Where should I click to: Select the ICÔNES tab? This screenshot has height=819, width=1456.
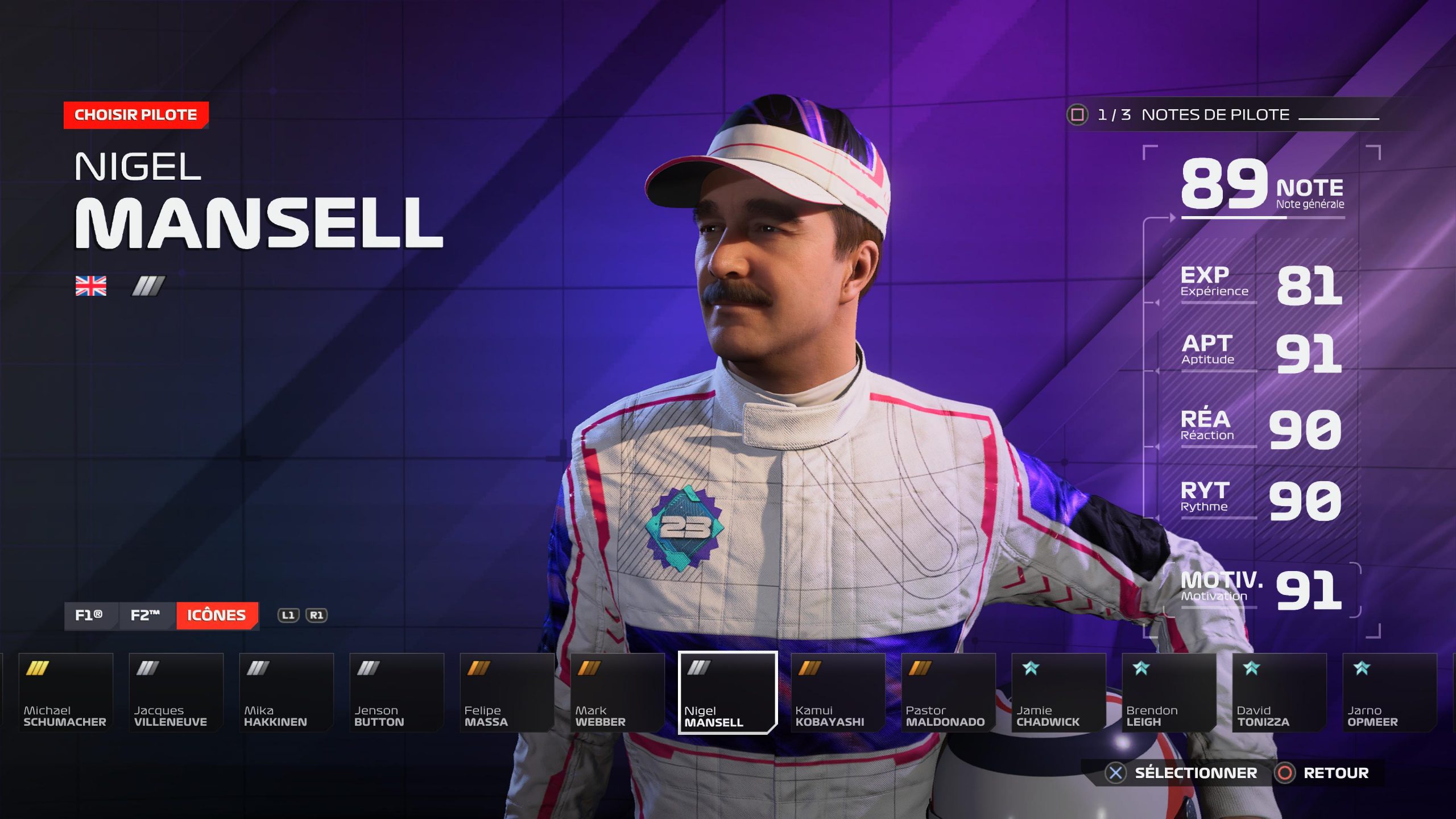click(217, 615)
